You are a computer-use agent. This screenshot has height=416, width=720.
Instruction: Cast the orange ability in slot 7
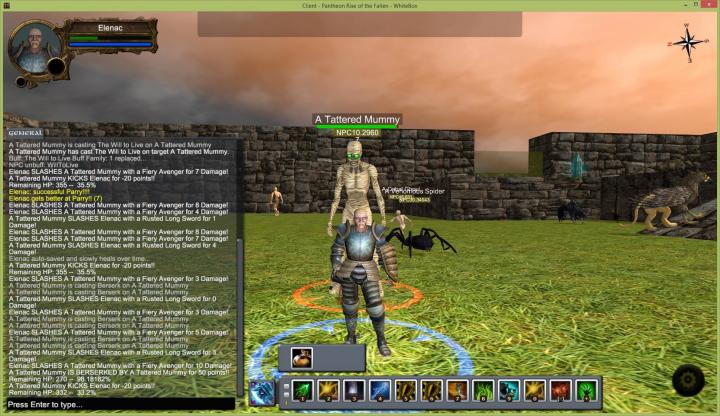coord(458,391)
